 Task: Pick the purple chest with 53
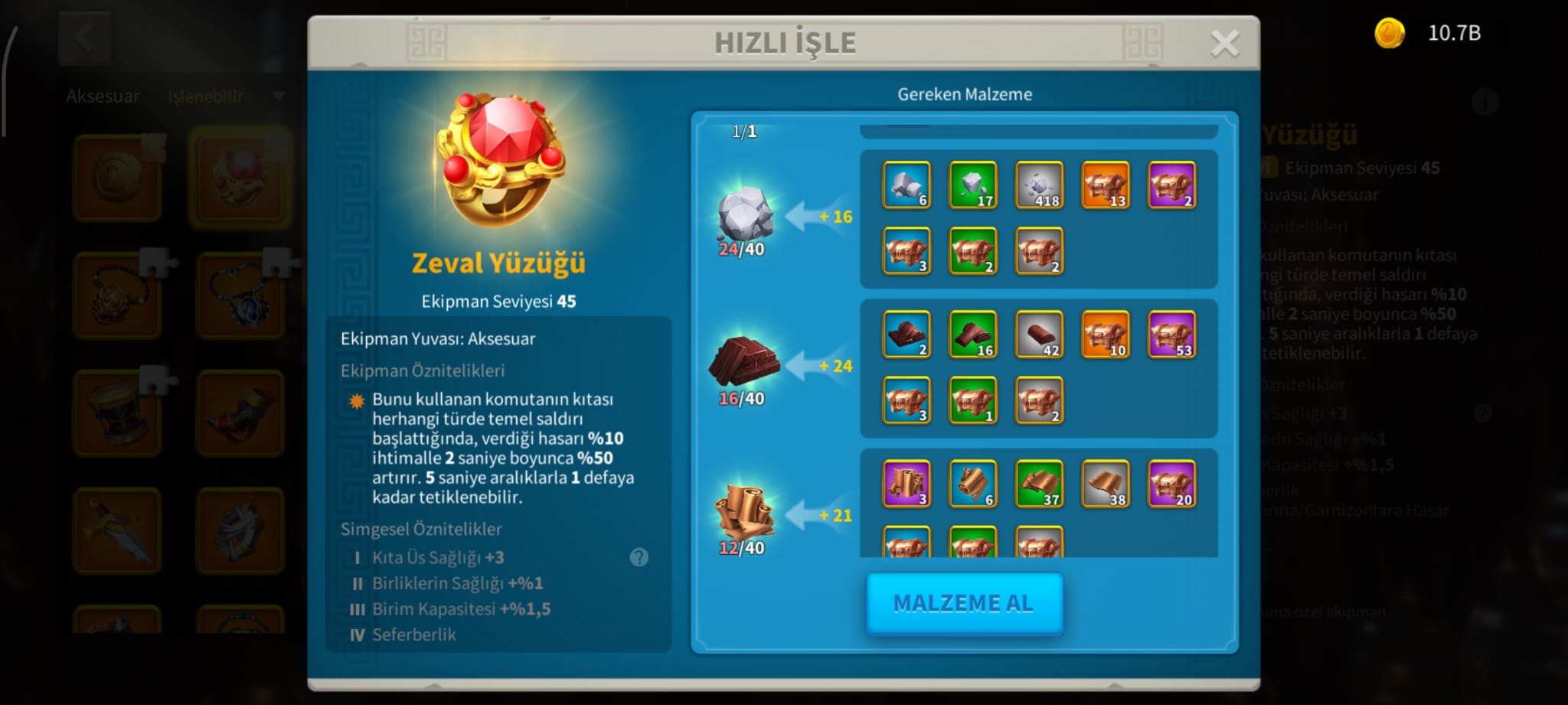tap(1171, 335)
